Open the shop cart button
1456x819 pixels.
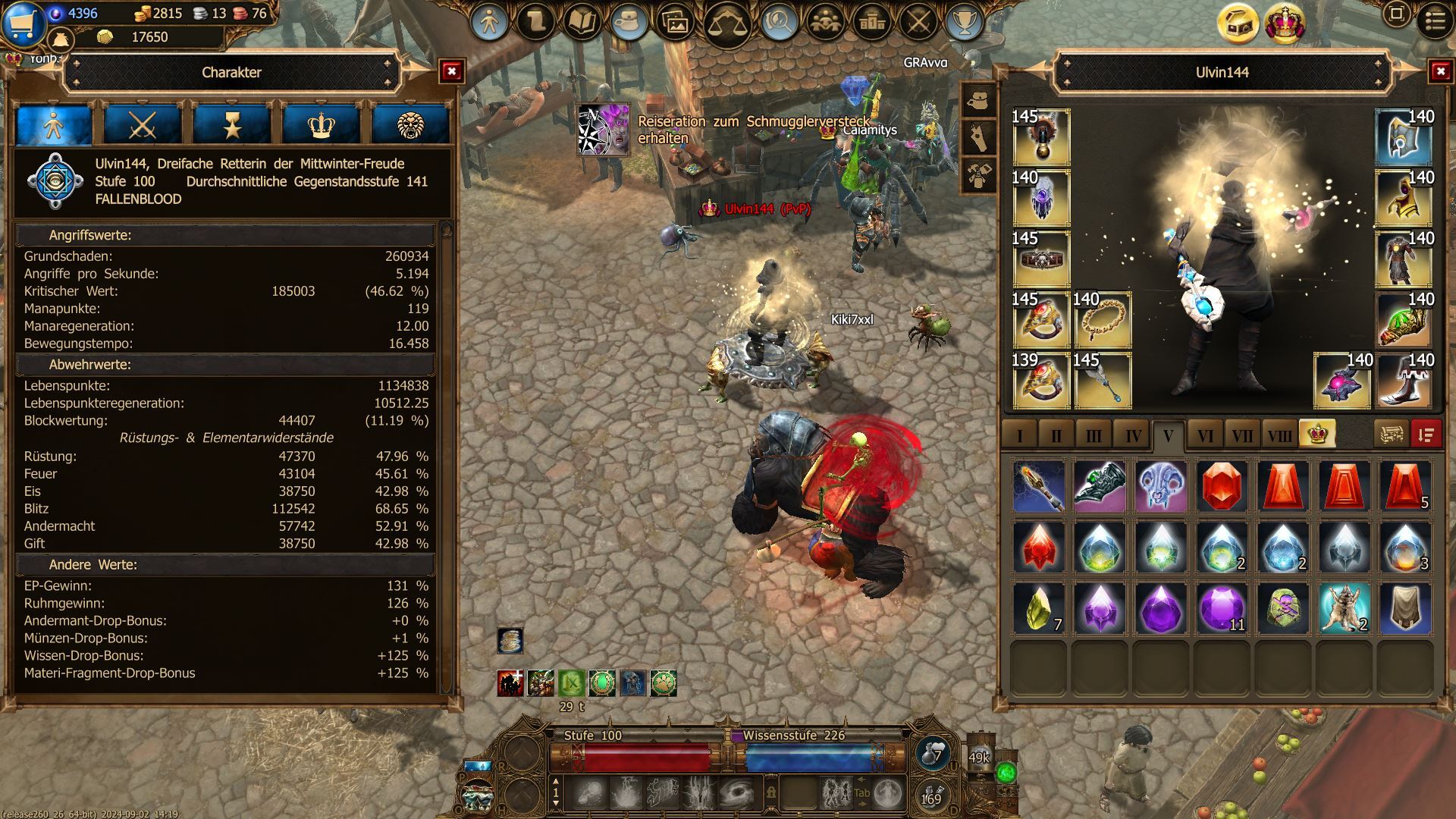pyautogui.click(x=24, y=22)
